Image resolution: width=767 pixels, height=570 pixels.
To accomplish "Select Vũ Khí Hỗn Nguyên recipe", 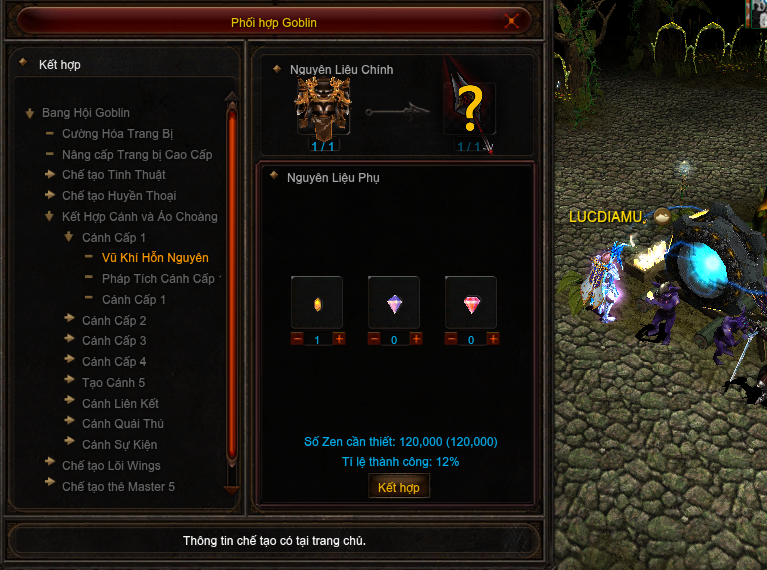I will point(154,258).
